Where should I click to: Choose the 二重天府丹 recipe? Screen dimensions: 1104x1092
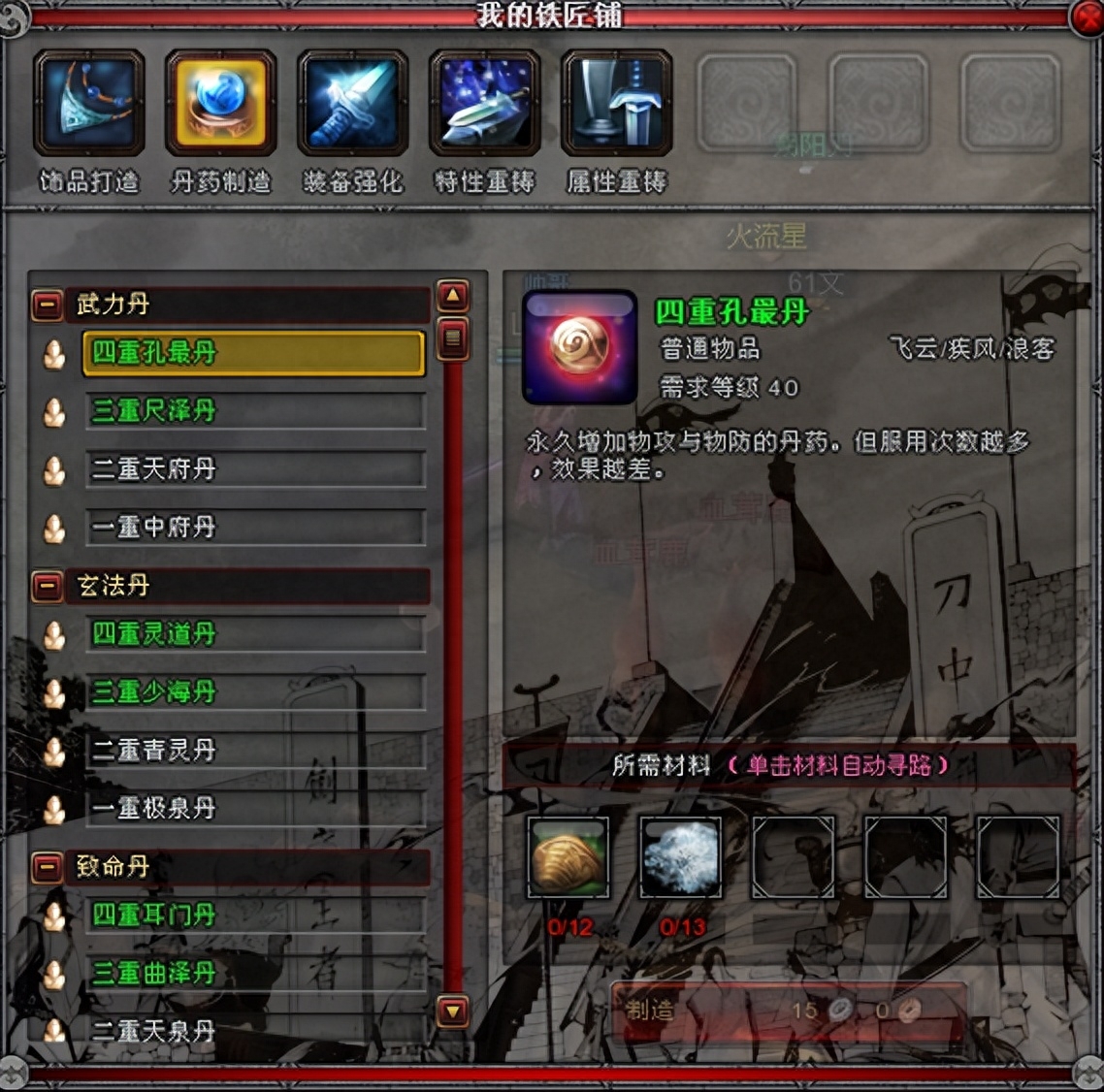254,469
